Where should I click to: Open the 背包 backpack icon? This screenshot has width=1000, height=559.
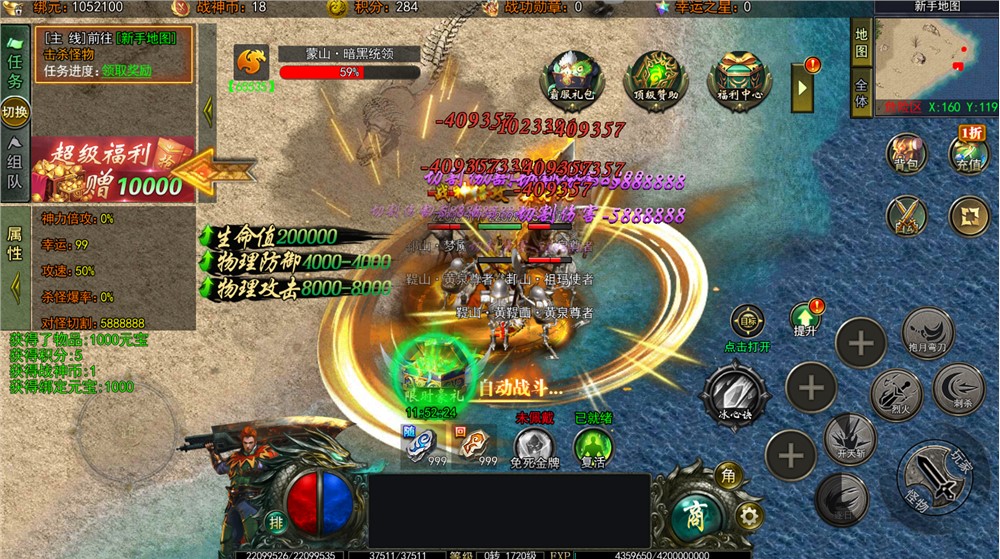906,155
